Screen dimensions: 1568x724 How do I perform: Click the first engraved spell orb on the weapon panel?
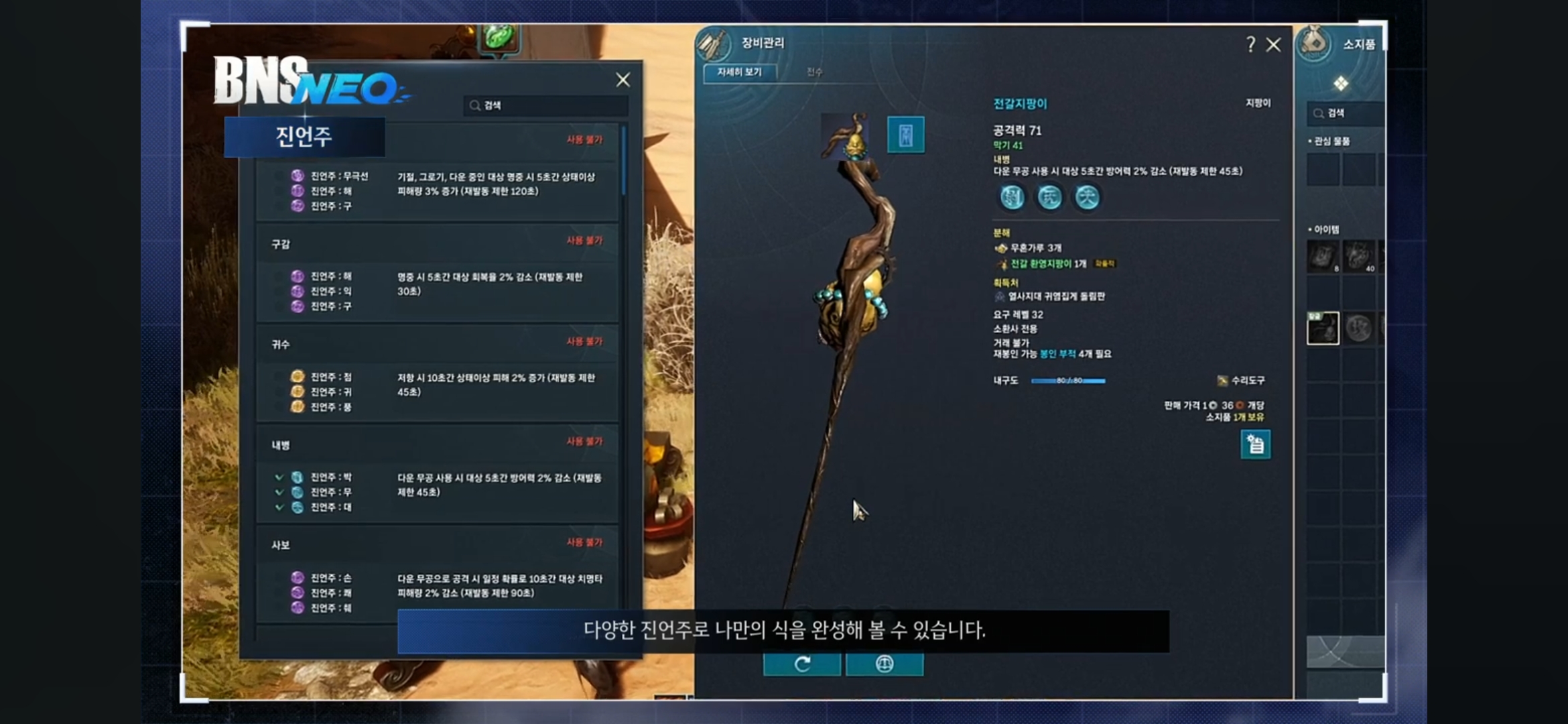pyautogui.click(x=1012, y=197)
